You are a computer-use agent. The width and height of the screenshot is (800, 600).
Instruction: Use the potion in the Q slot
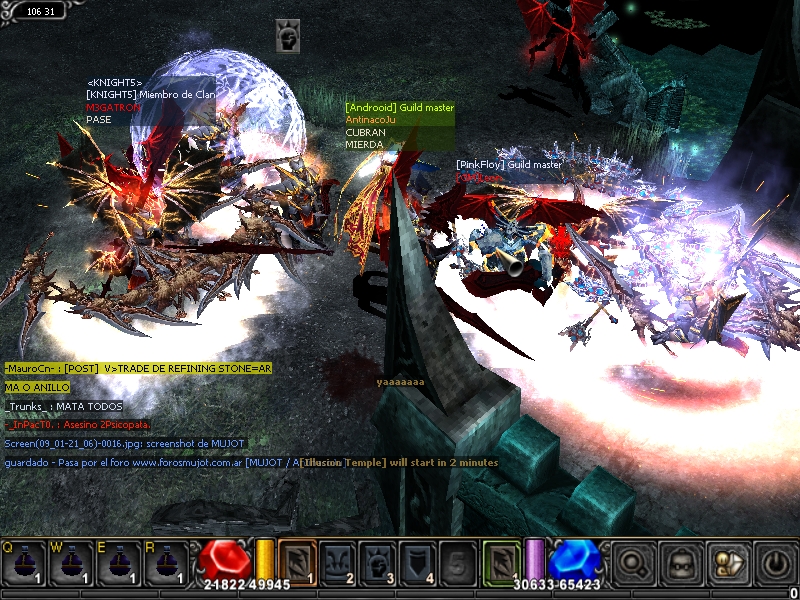(22, 564)
